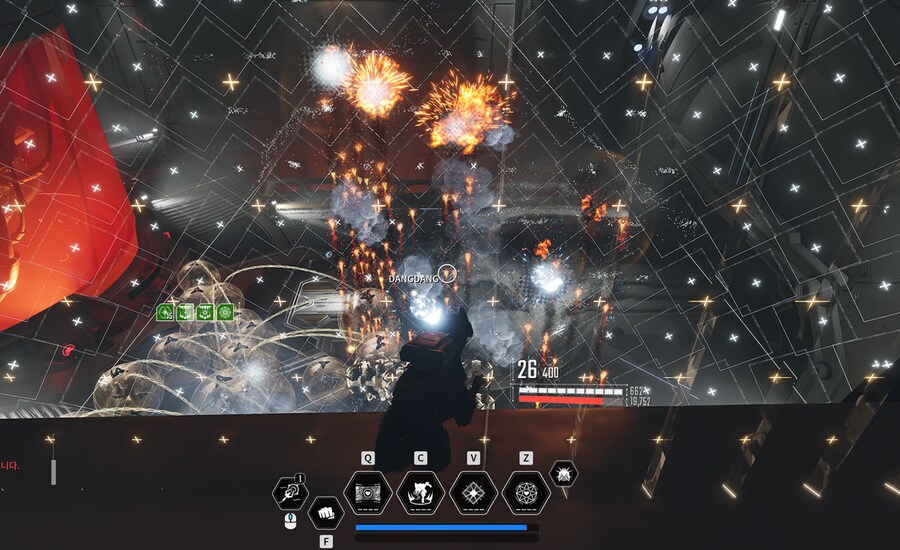Screen dimensions: 900x550
Task: Click the grappling hook icon
Action: [x=290, y=492]
